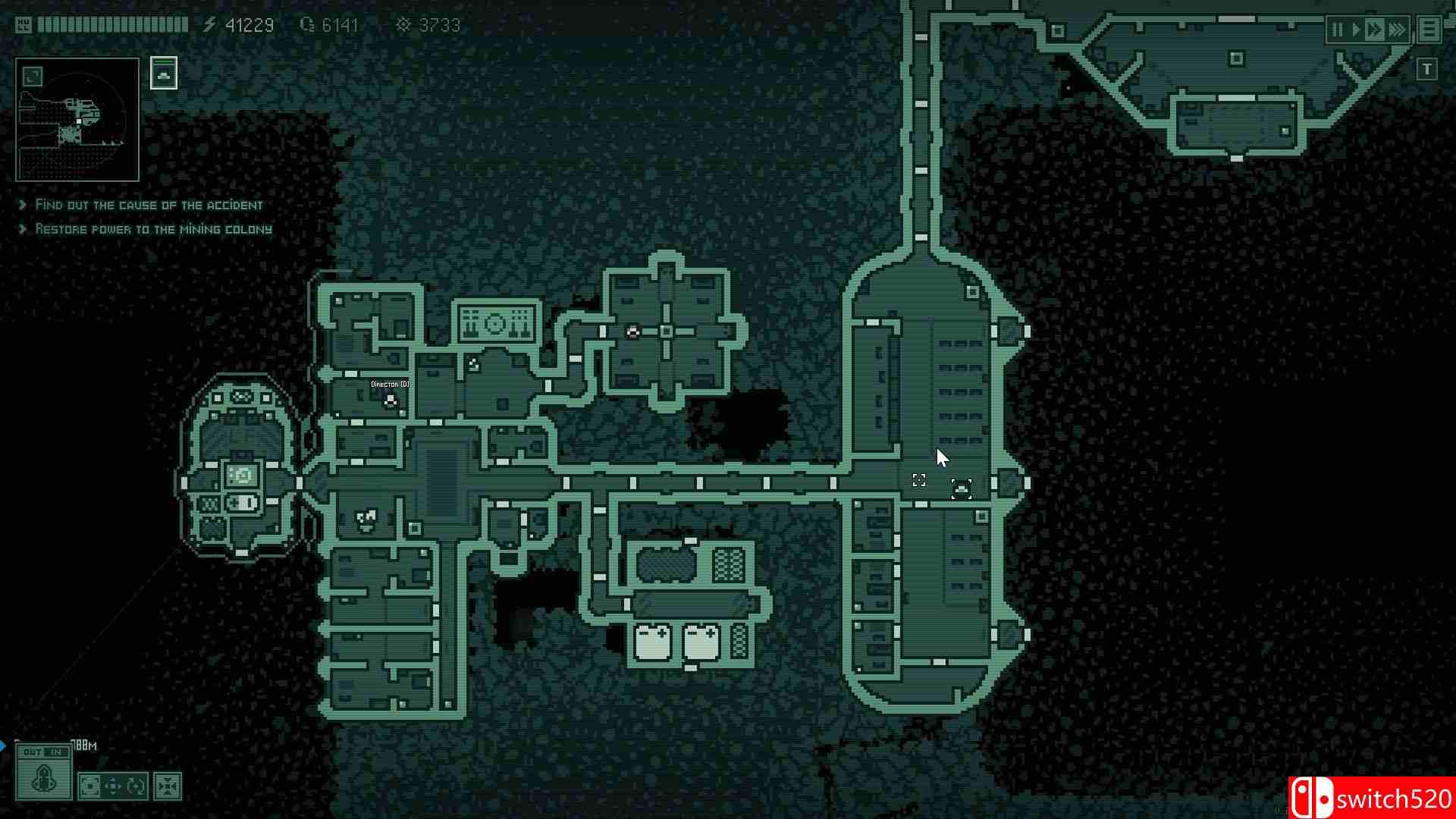Select the directional pad navigation icon

point(112,786)
